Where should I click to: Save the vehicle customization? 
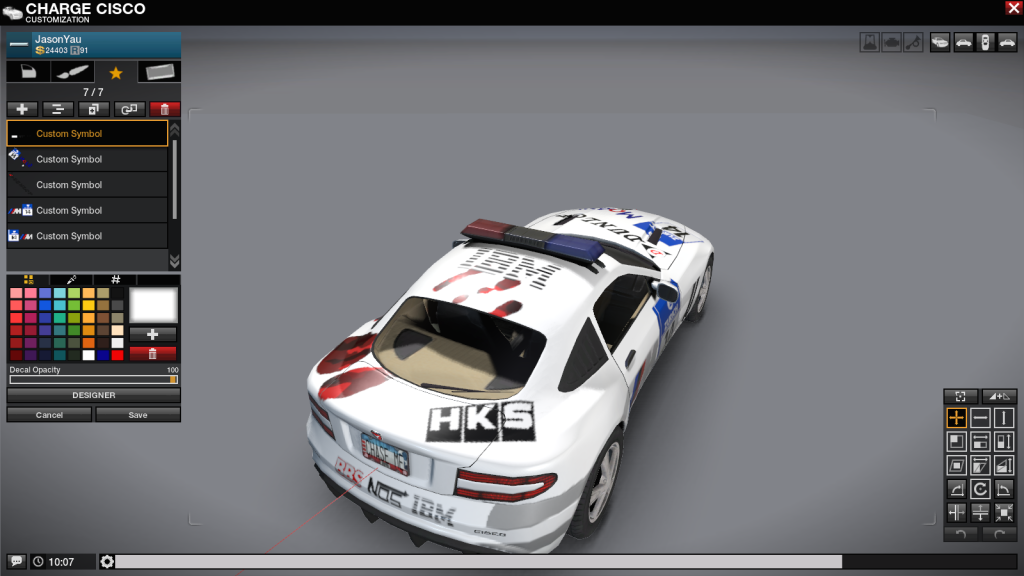pos(138,414)
